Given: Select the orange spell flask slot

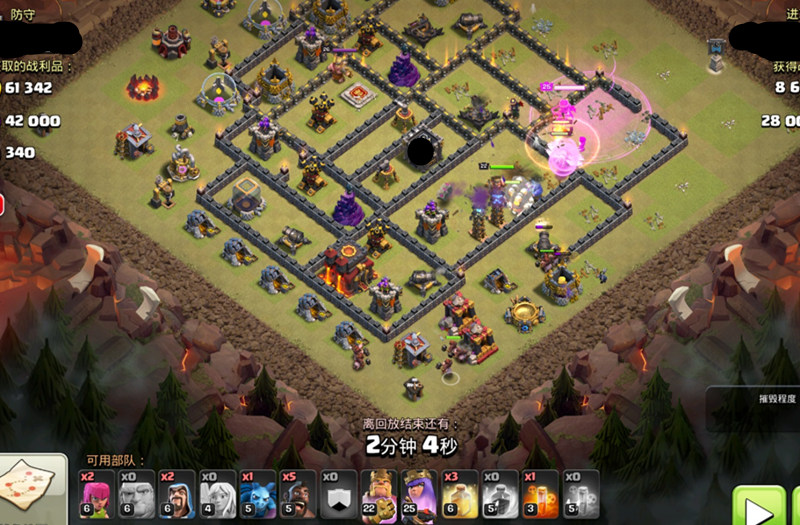Looking at the screenshot, I should (540, 494).
